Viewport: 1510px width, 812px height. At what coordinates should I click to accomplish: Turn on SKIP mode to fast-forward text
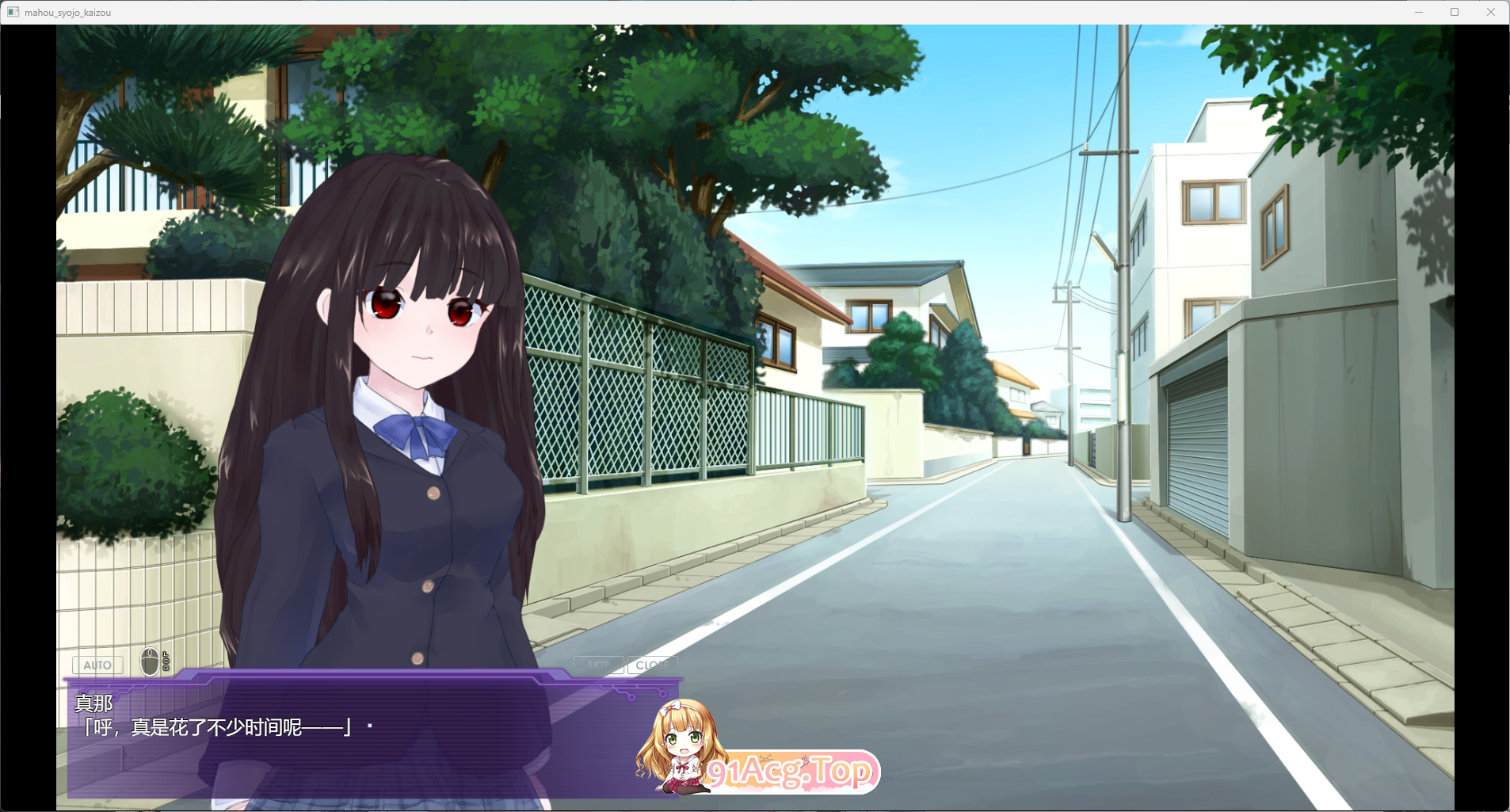click(x=600, y=665)
